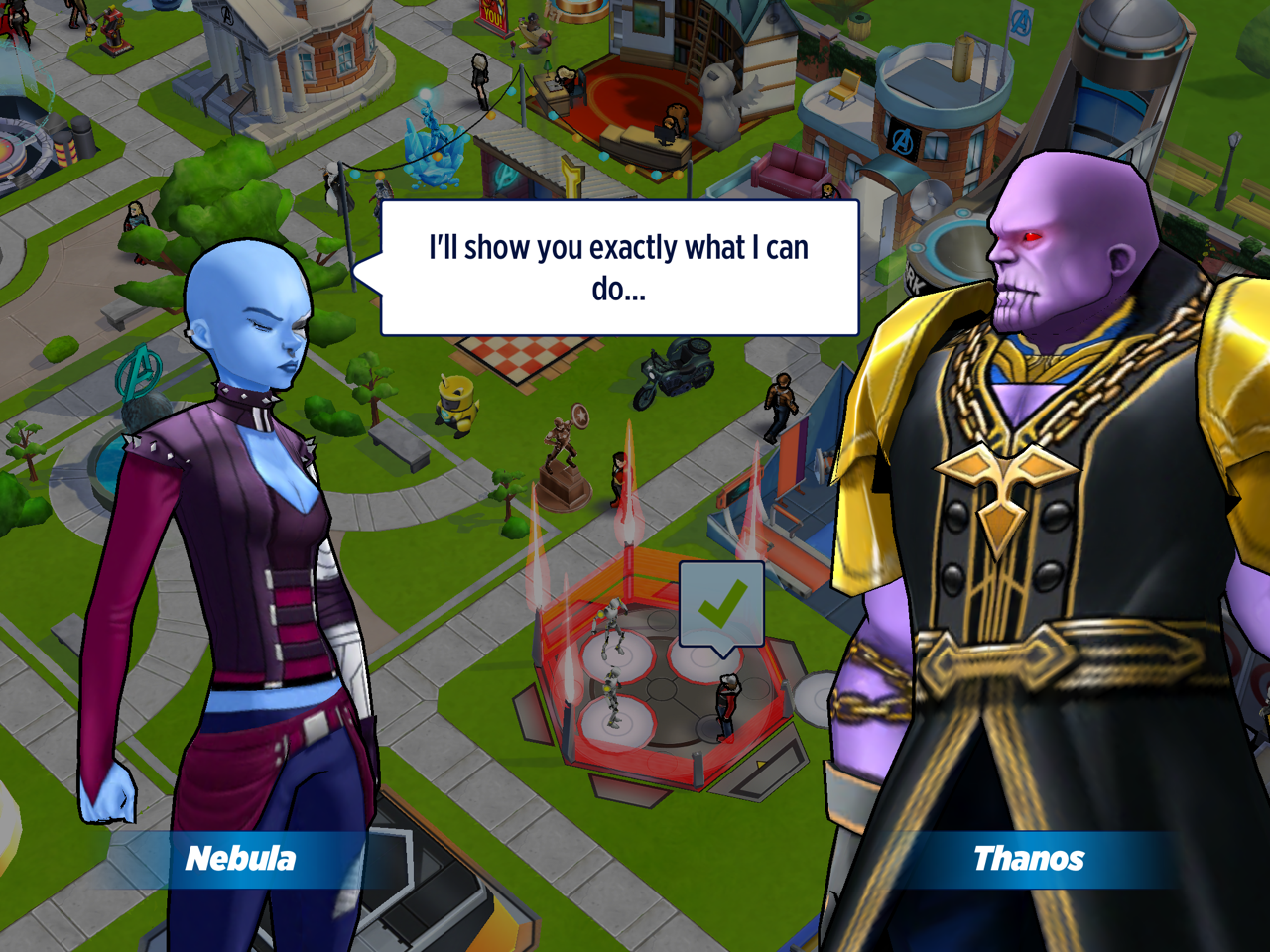Advance the dialogue by clicking the speech bubble
The width and height of the screenshot is (1270, 952).
[619, 268]
